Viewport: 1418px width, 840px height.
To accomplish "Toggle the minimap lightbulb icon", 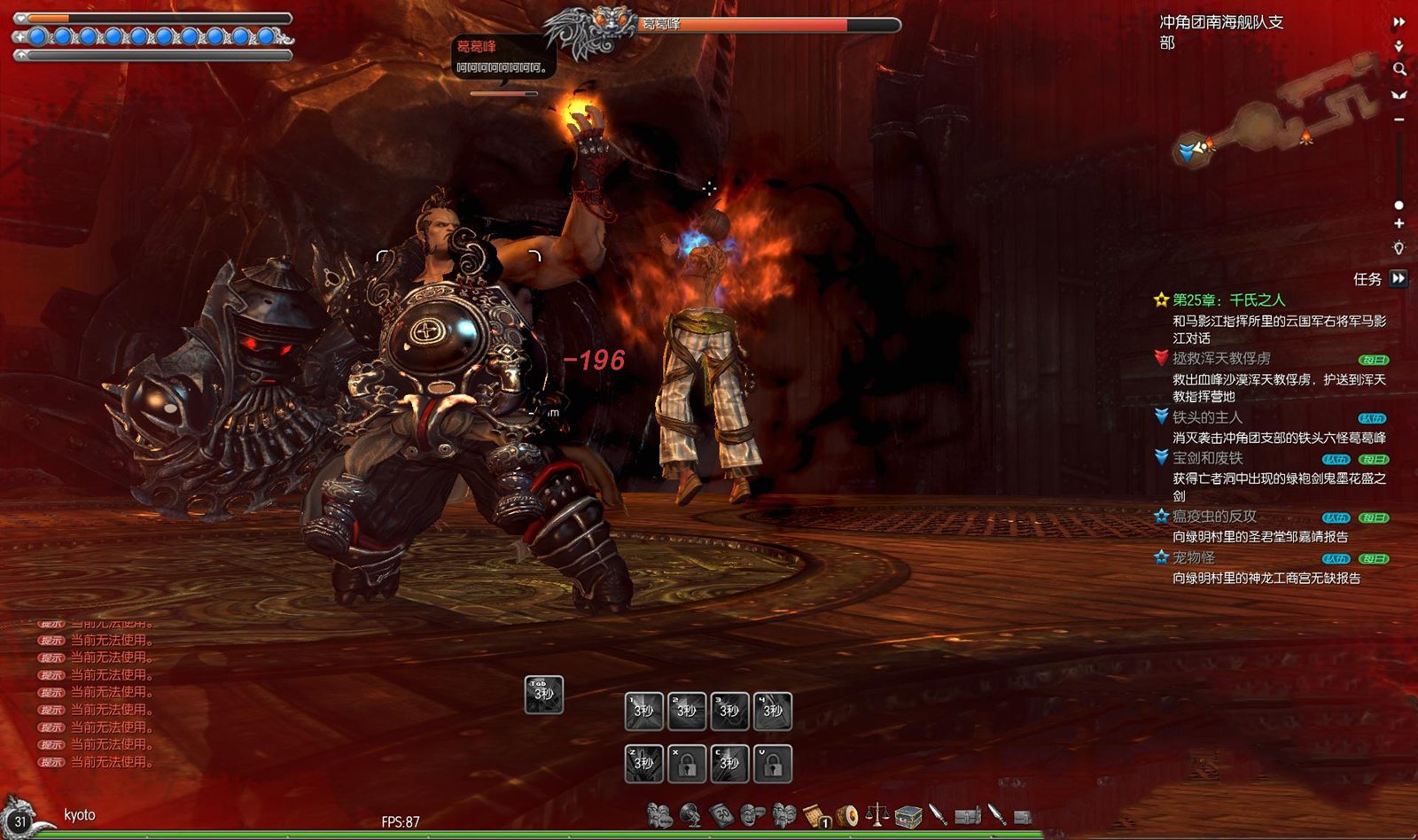I will (1399, 249).
